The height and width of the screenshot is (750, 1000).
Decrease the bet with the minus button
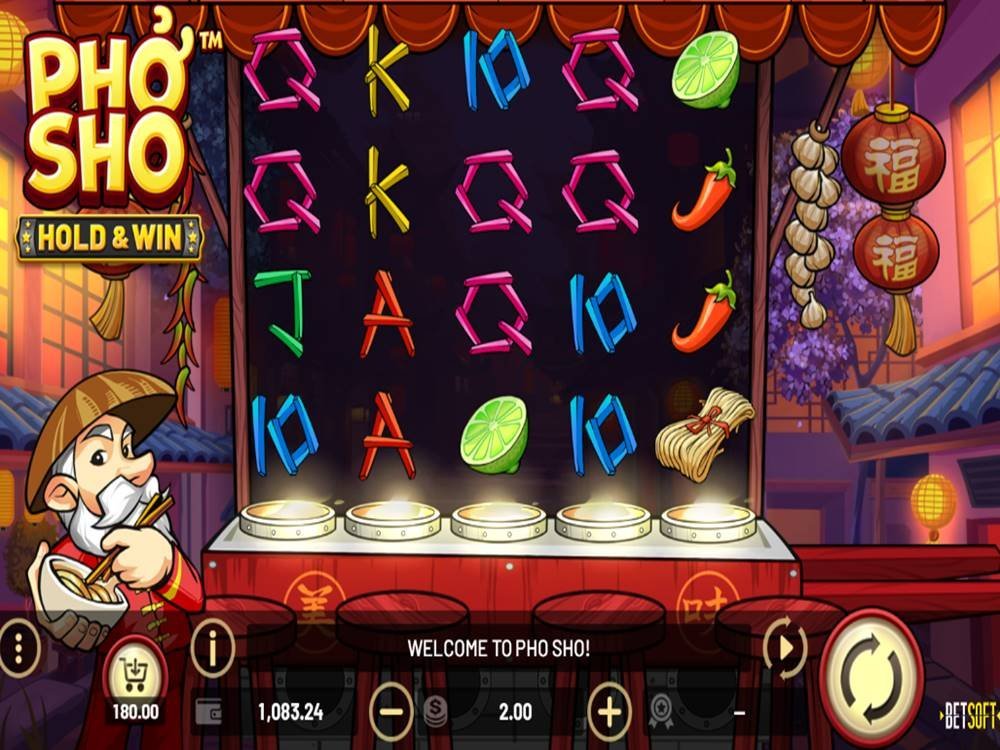point(391,711)
